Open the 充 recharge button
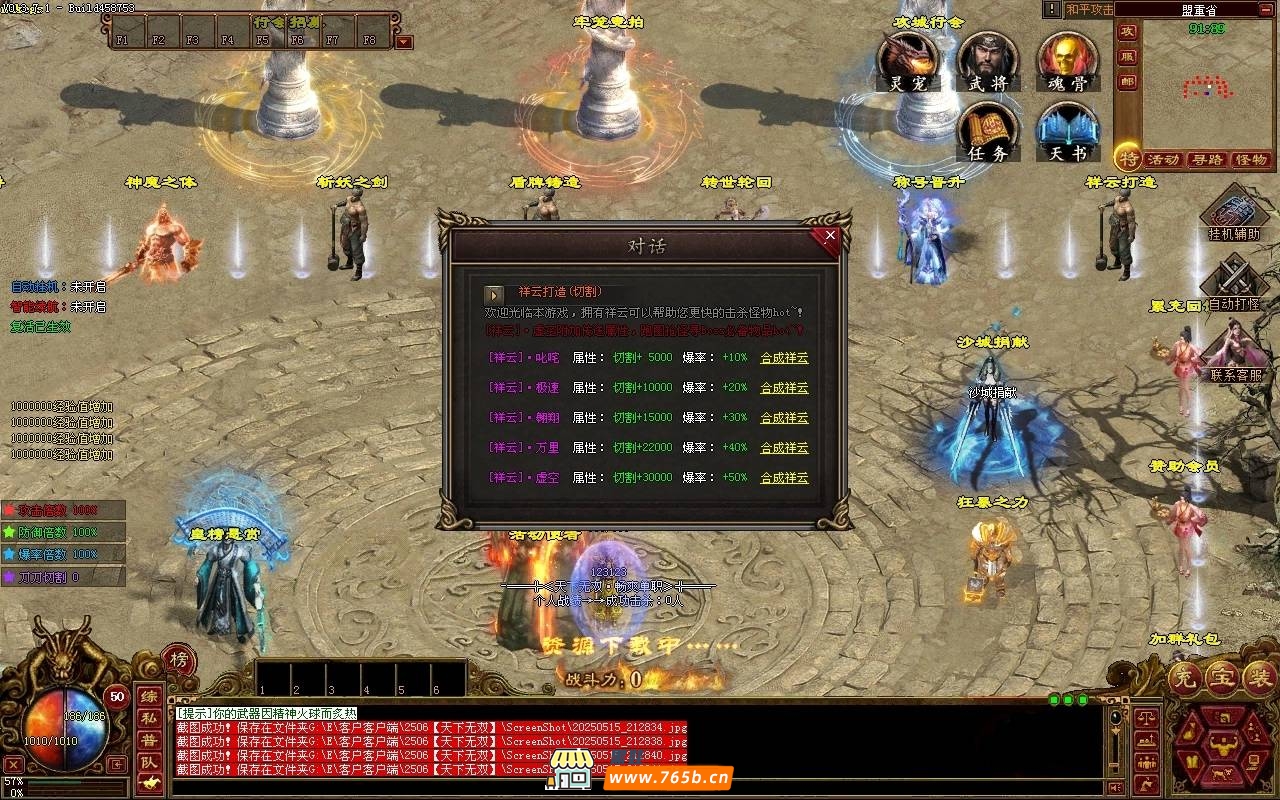 click(x=1185, y=679)
